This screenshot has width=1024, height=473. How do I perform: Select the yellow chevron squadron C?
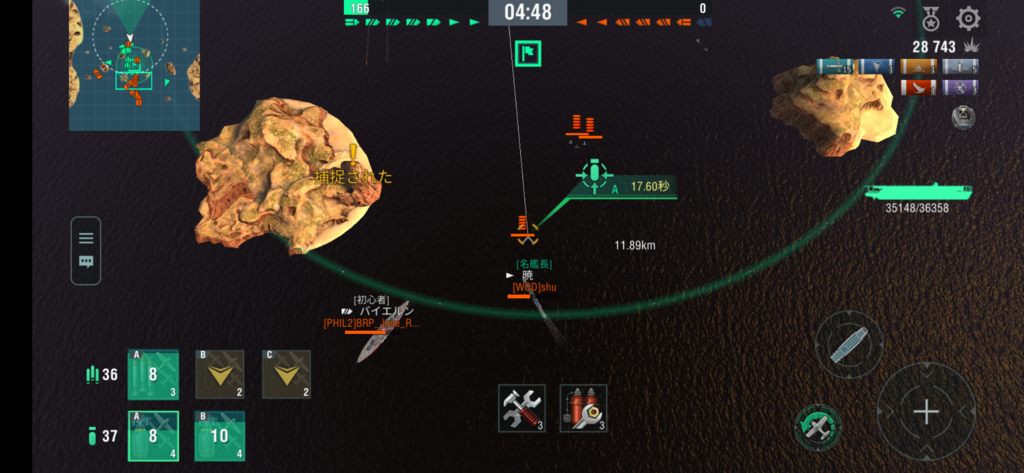286,374
